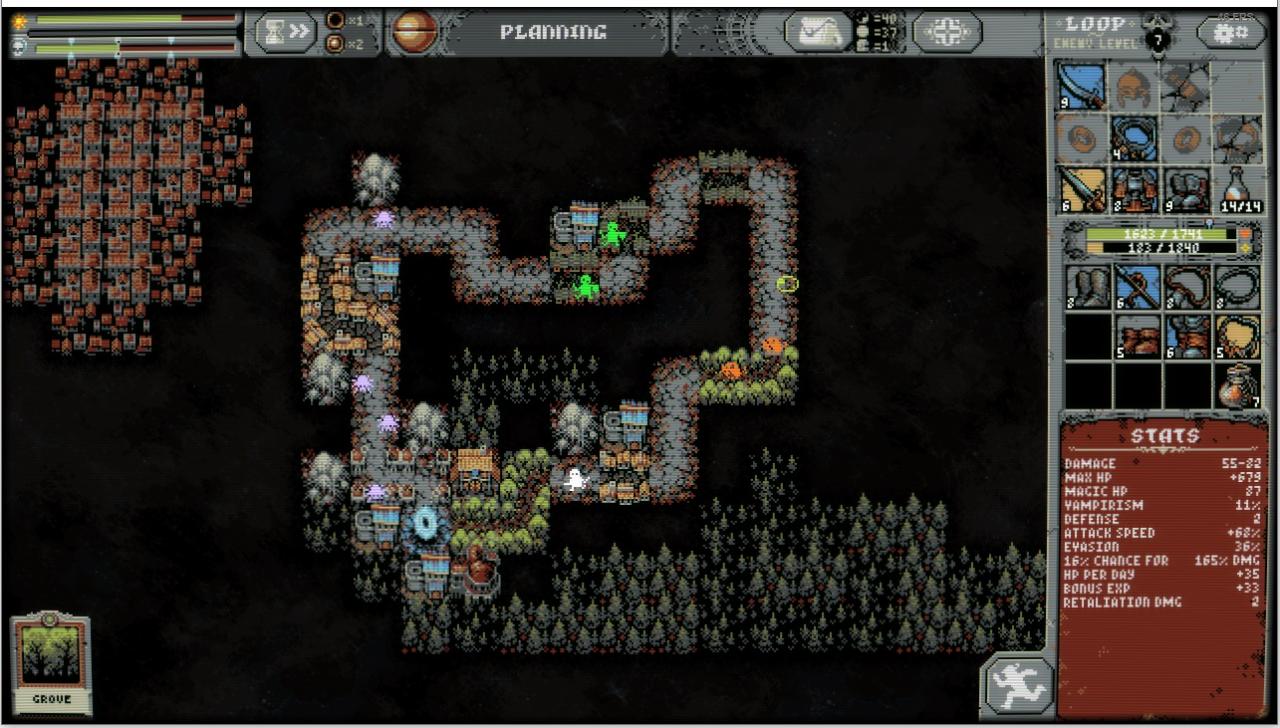Click the planning mode orb
Viewport: 1280px width, 728px height.
click(413, 32)
